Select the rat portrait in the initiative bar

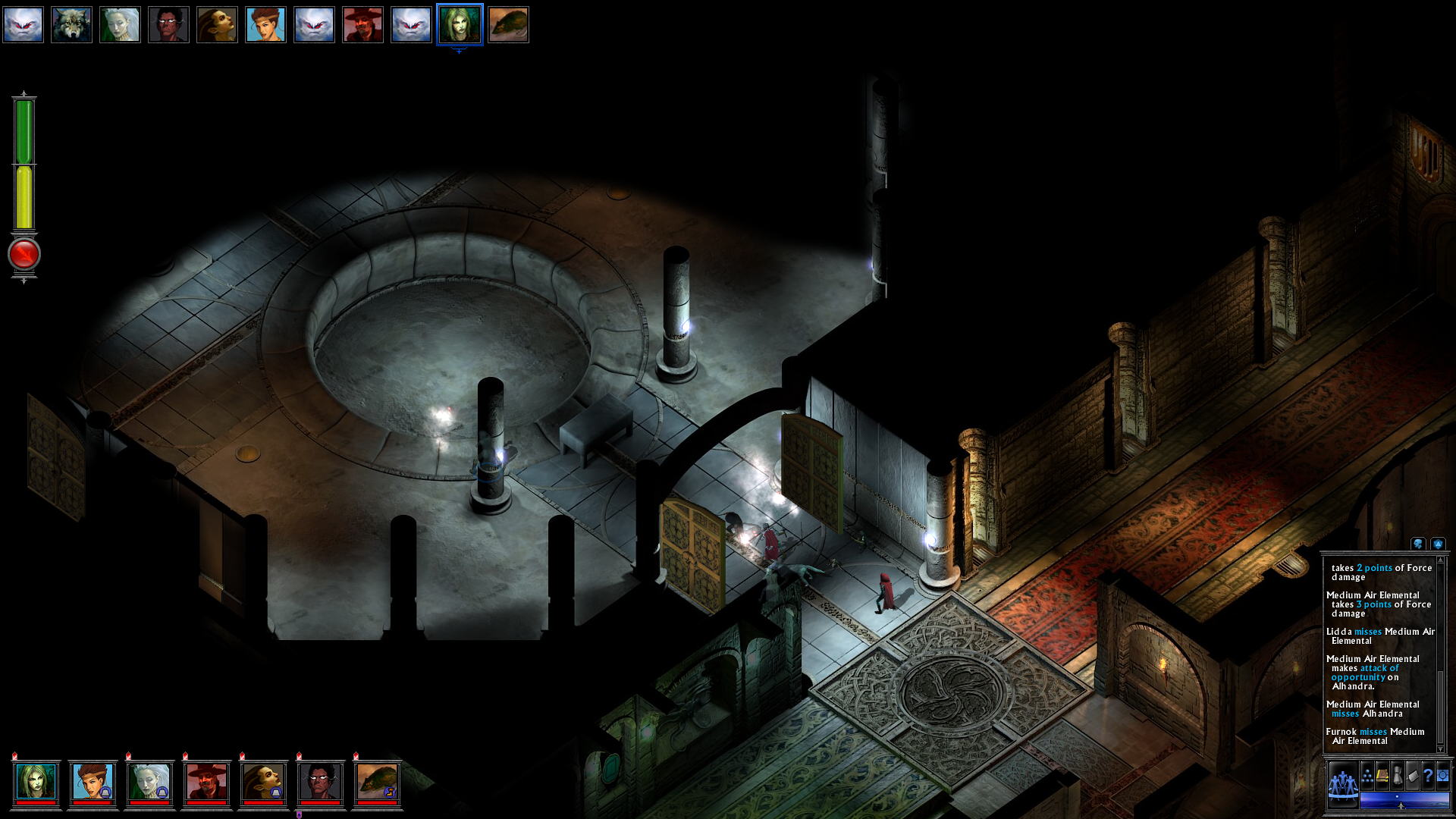click(508, 24)
